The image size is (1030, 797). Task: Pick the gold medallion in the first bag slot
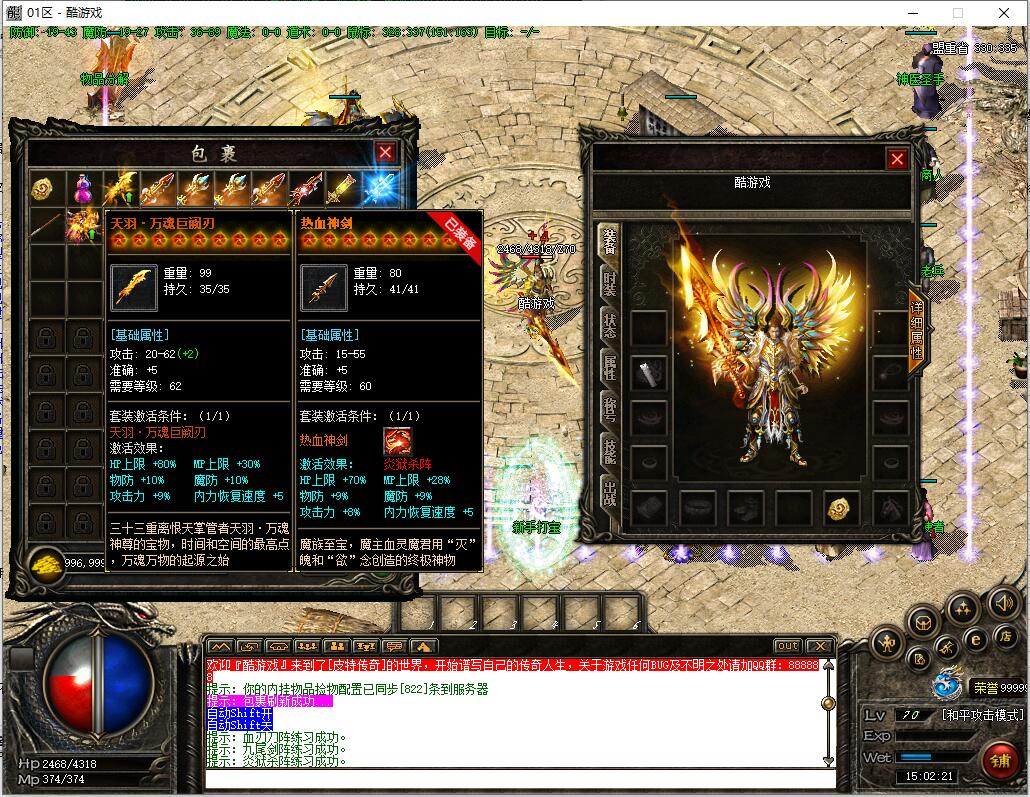click(x=43, y=189)
